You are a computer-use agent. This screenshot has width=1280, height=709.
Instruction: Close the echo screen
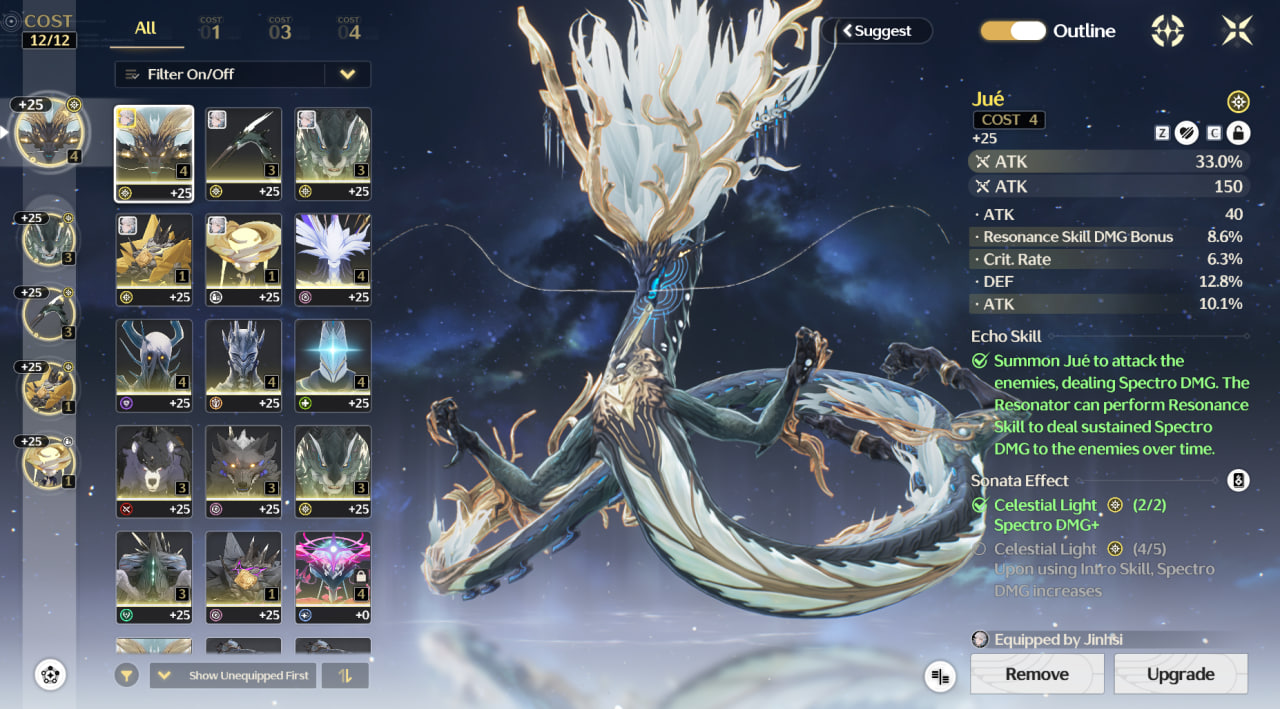click(1237, 31)
